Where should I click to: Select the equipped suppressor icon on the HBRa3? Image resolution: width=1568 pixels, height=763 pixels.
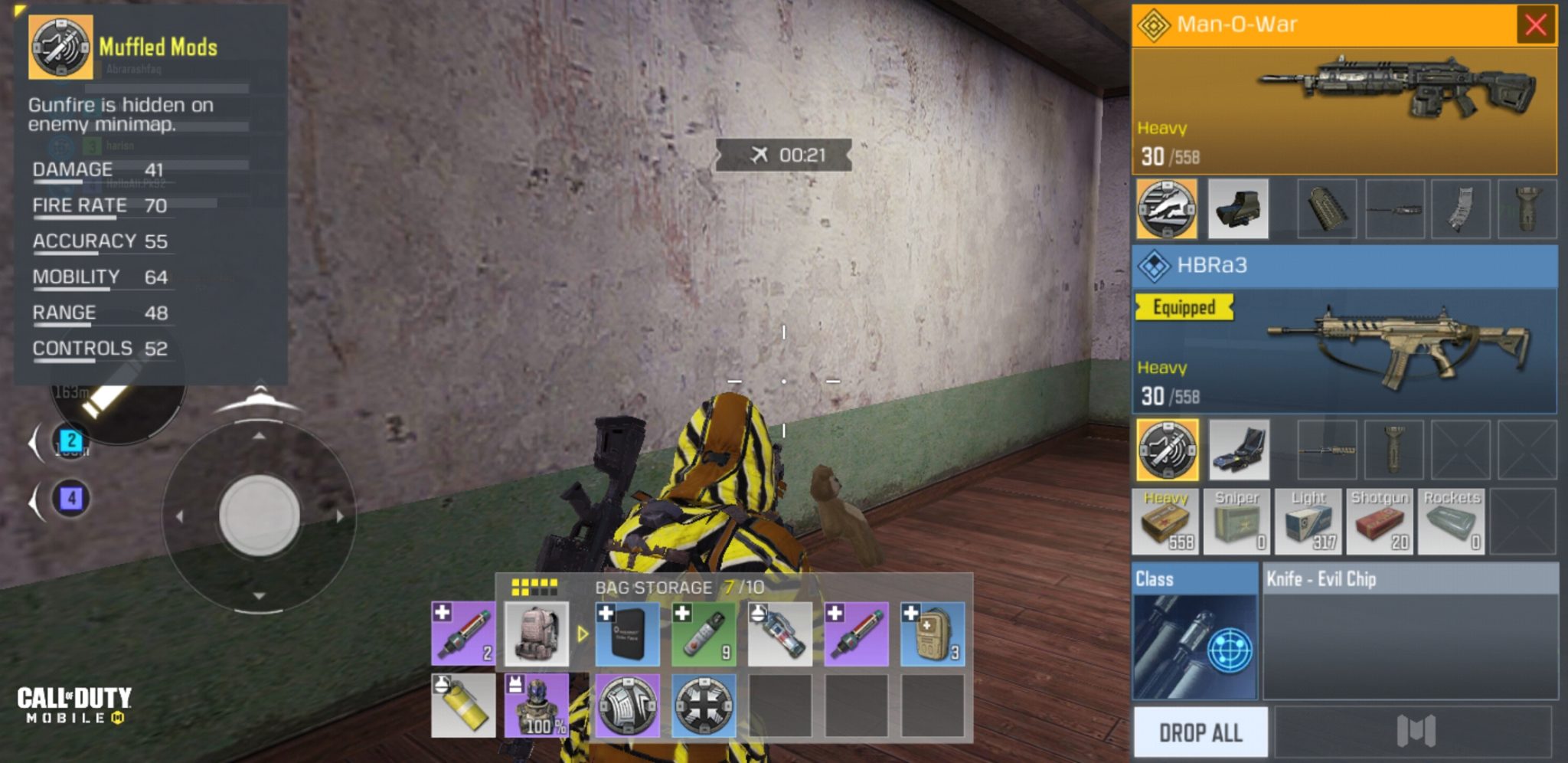(x=1168, y=449)
